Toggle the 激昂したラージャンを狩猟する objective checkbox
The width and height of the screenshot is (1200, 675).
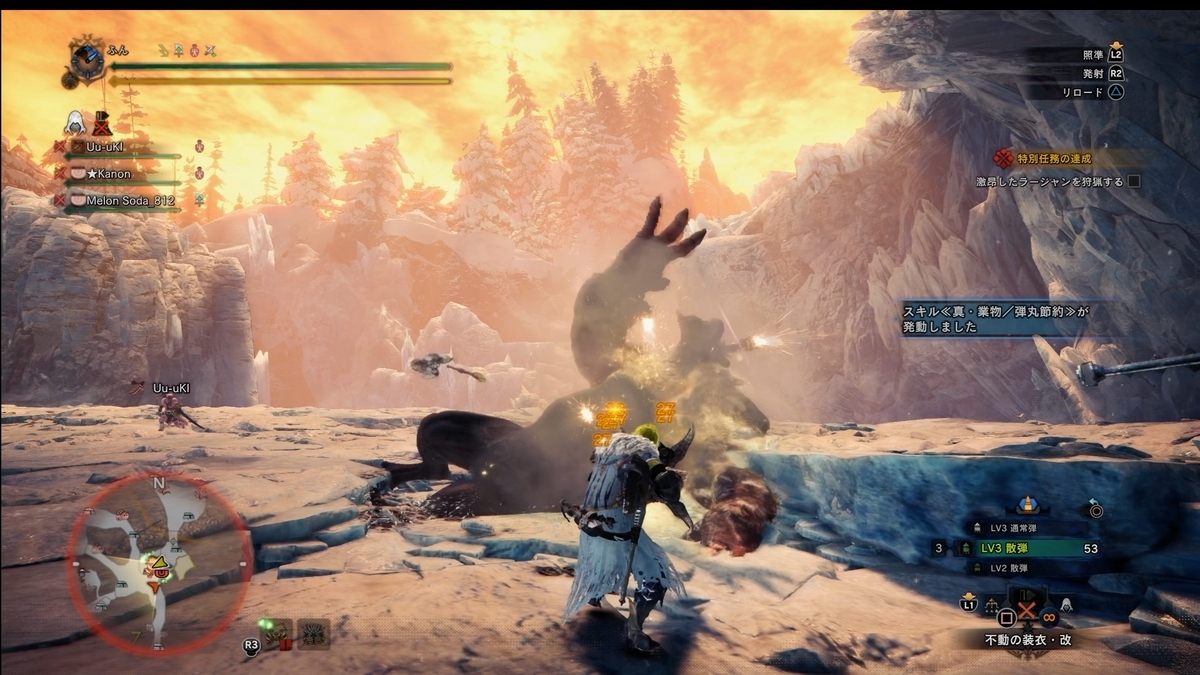point(1134,182)
